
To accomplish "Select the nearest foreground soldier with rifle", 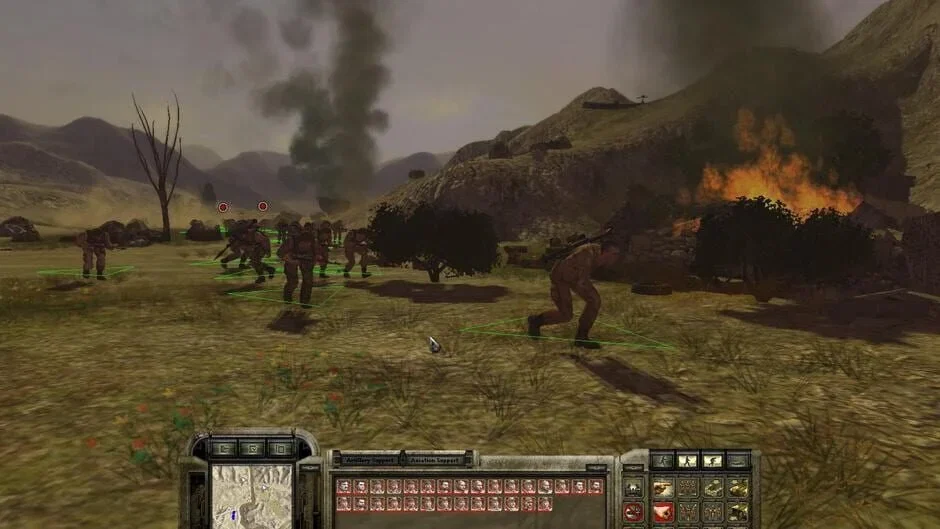I will tap(570, 290).
